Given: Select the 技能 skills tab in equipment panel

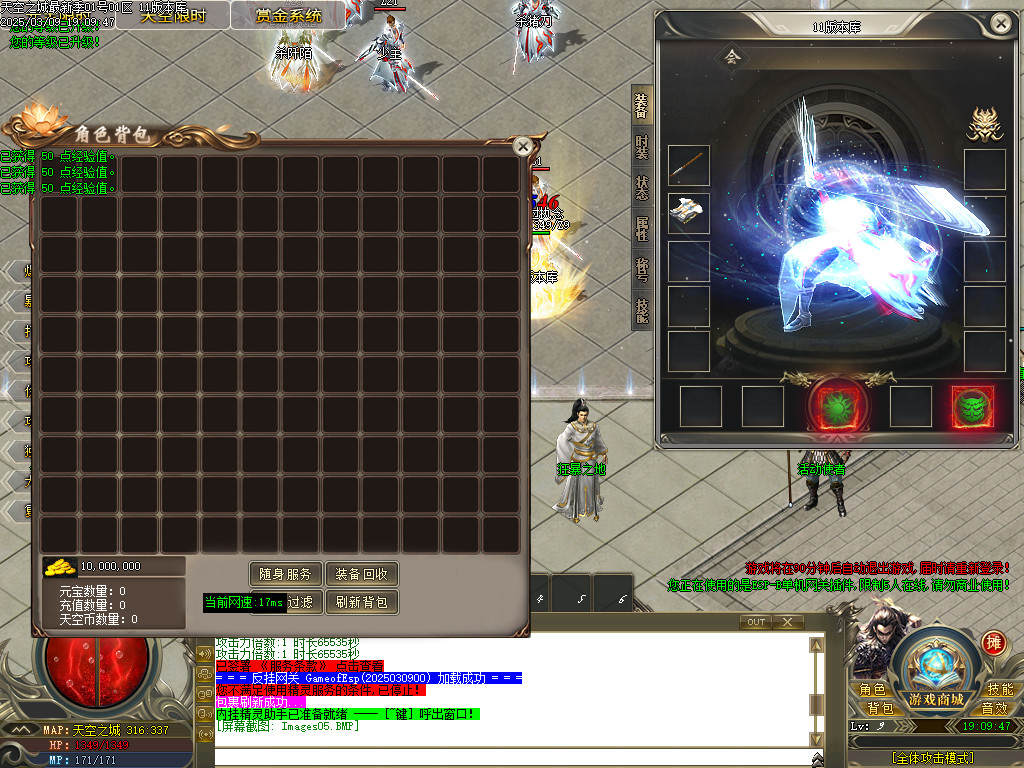Looking at the screenshot, I should (x=641, y=311).
